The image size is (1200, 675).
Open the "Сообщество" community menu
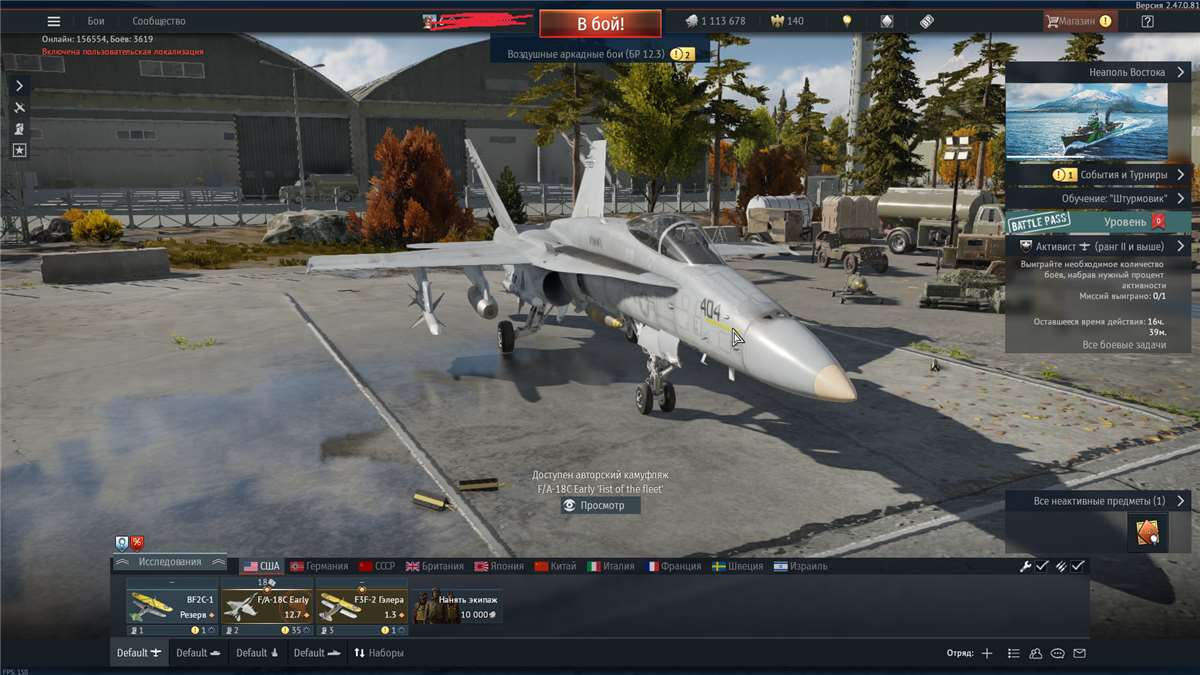point(158,21)
